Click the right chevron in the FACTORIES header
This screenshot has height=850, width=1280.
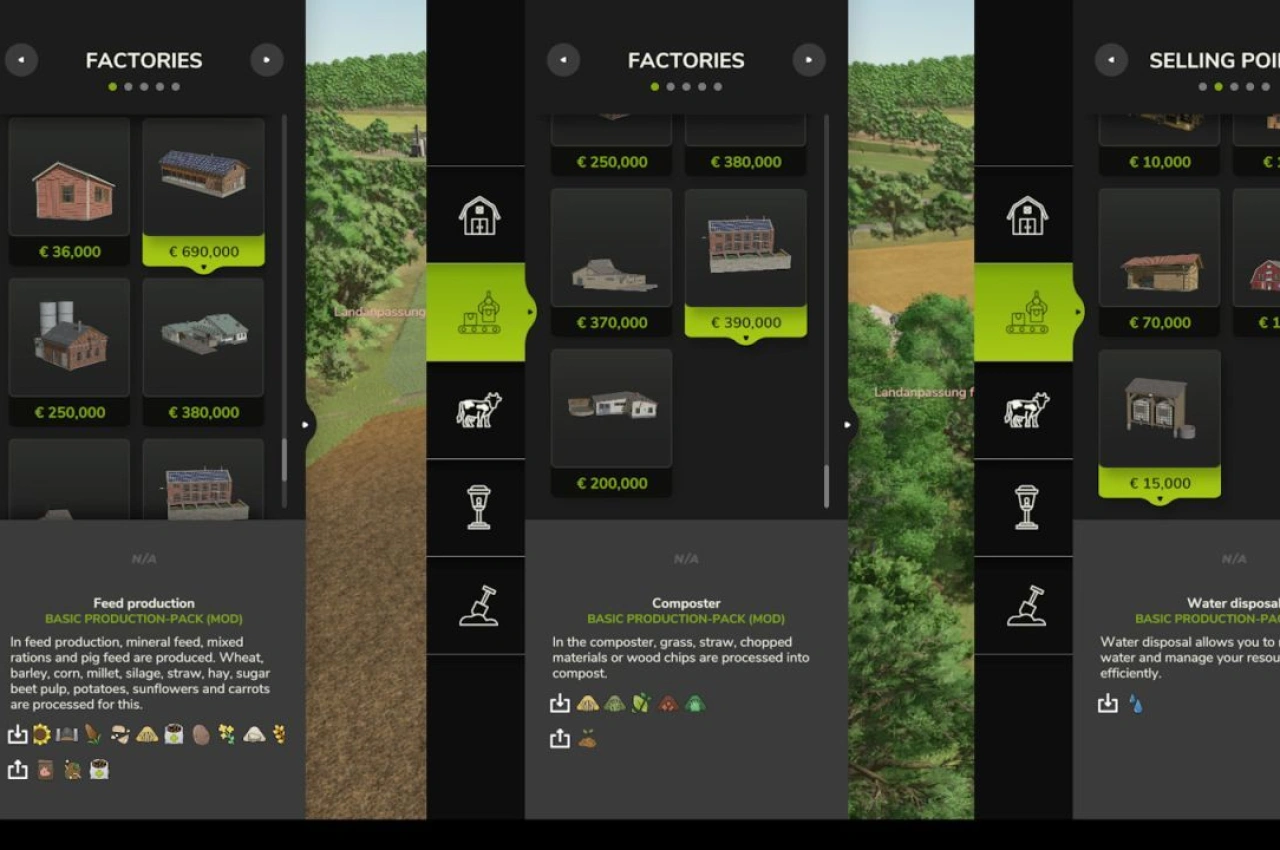click(266, 60)
